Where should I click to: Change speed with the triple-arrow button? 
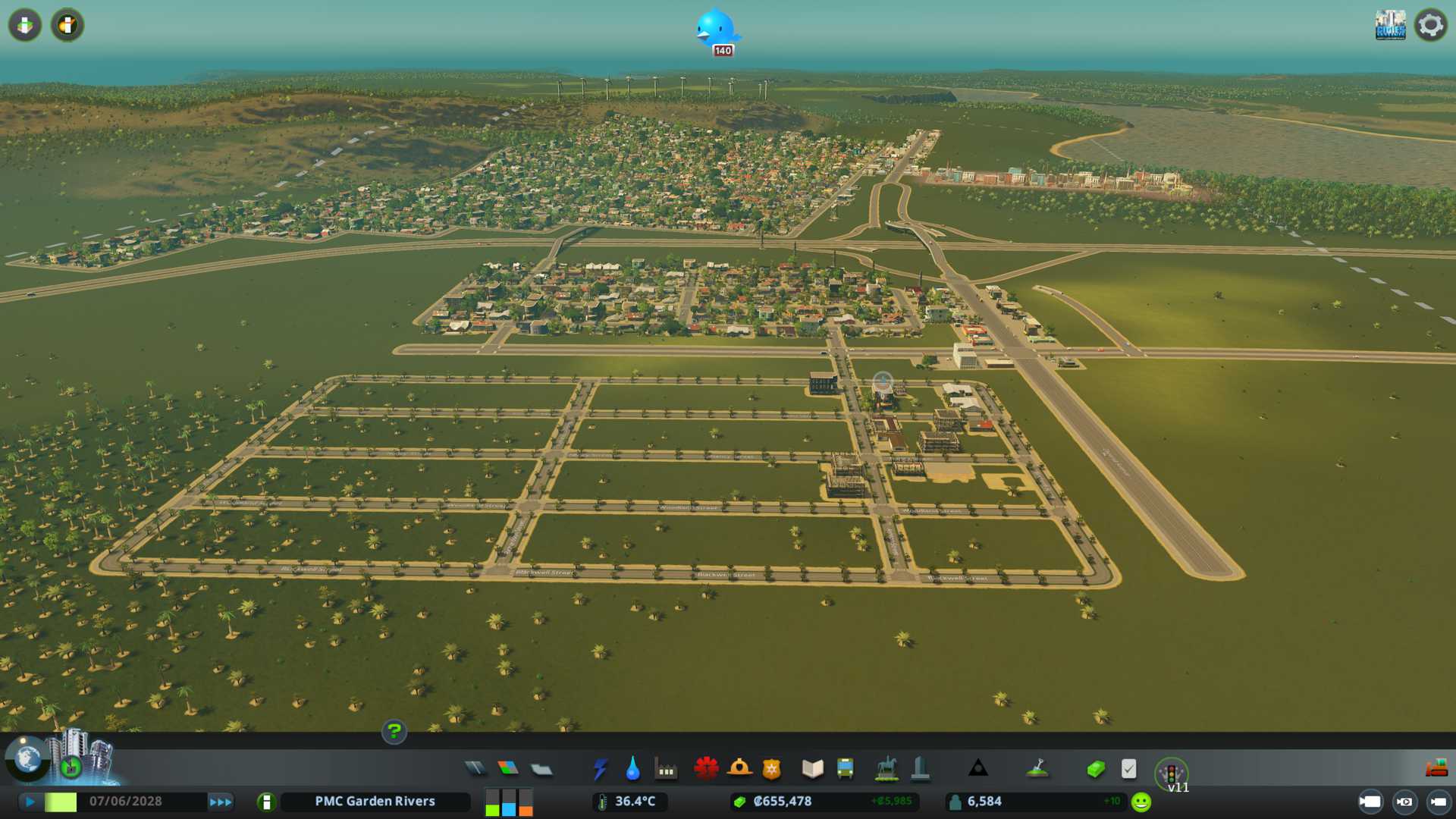(221, 802)
